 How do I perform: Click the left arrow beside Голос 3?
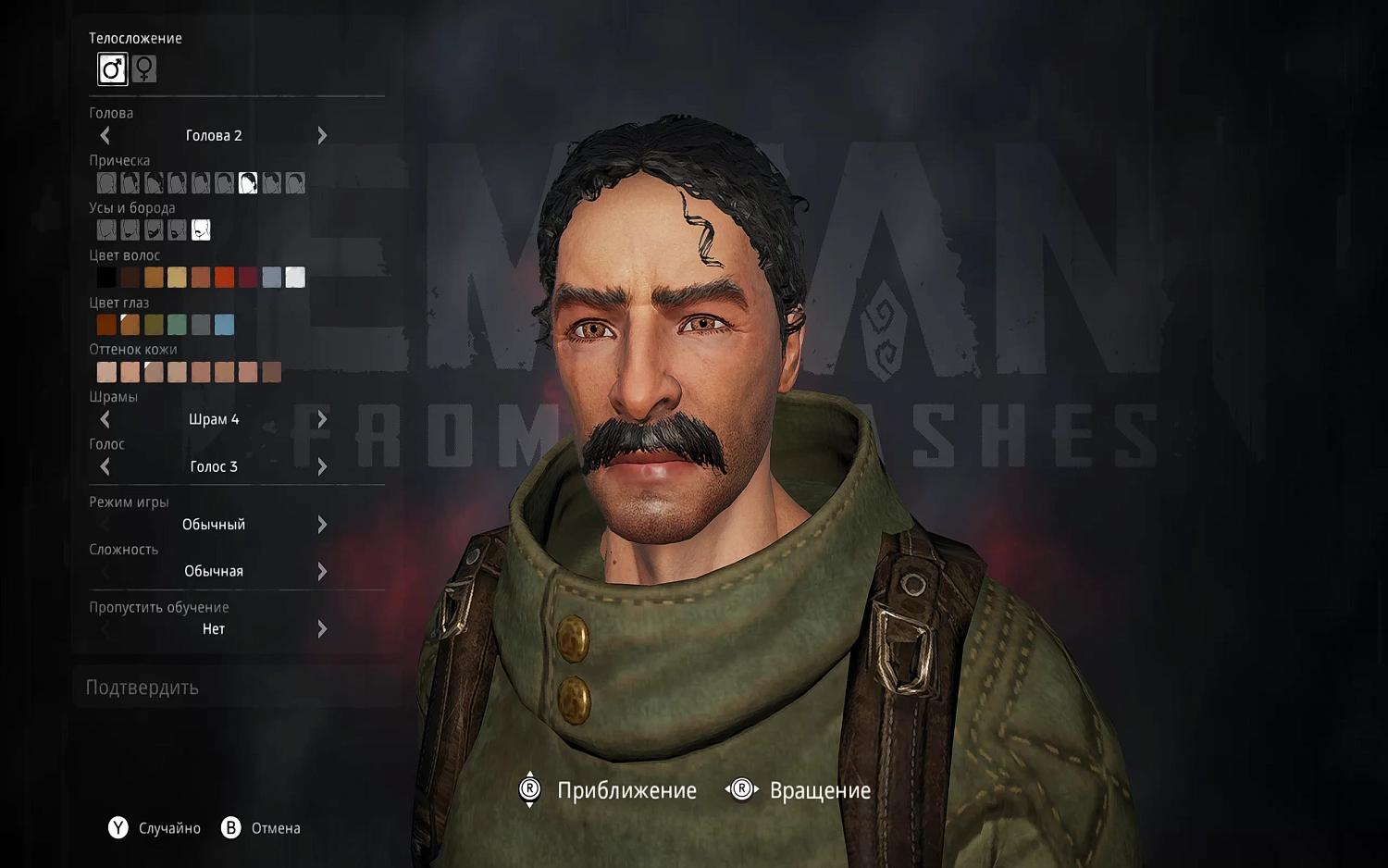point(105,466)
